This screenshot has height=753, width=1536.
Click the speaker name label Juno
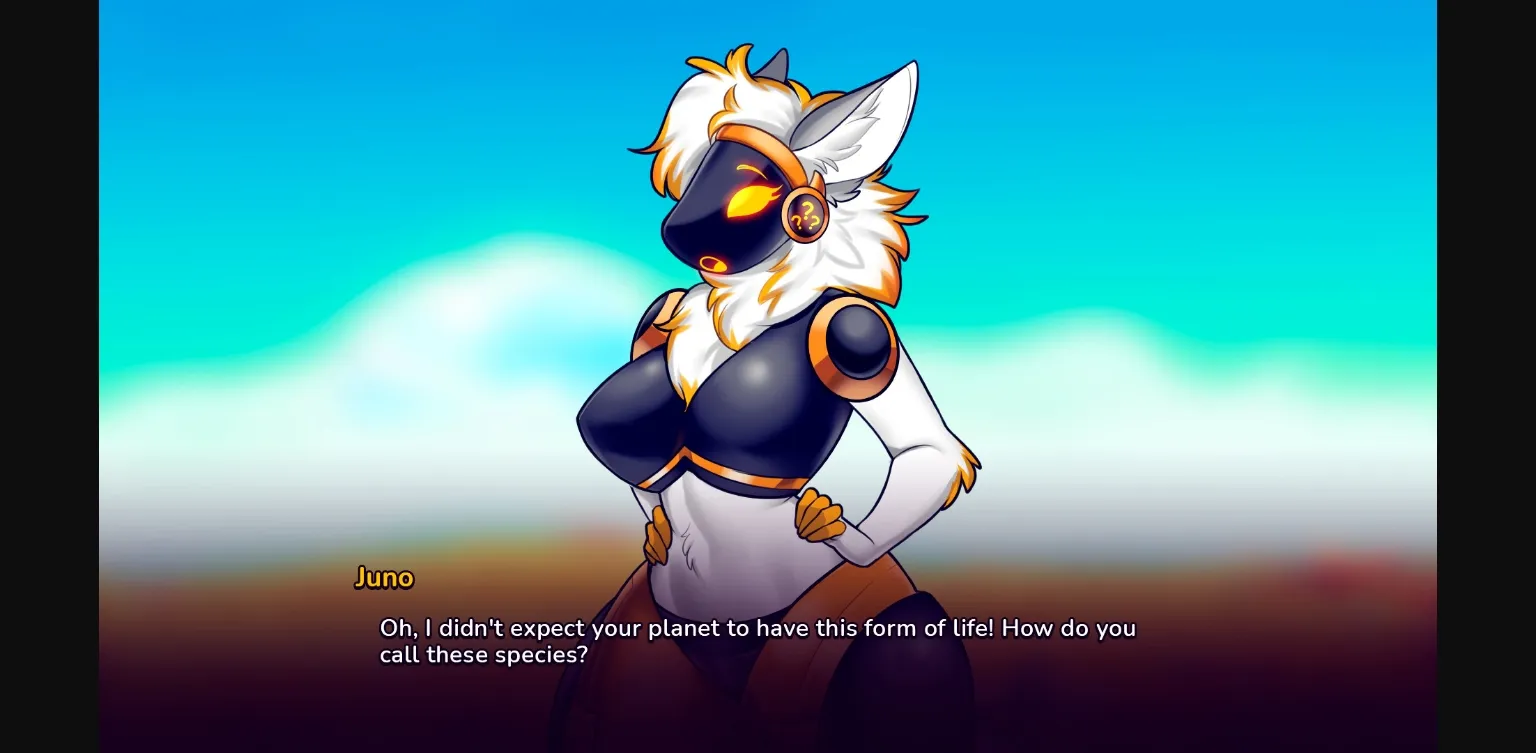tap(385, 577)
